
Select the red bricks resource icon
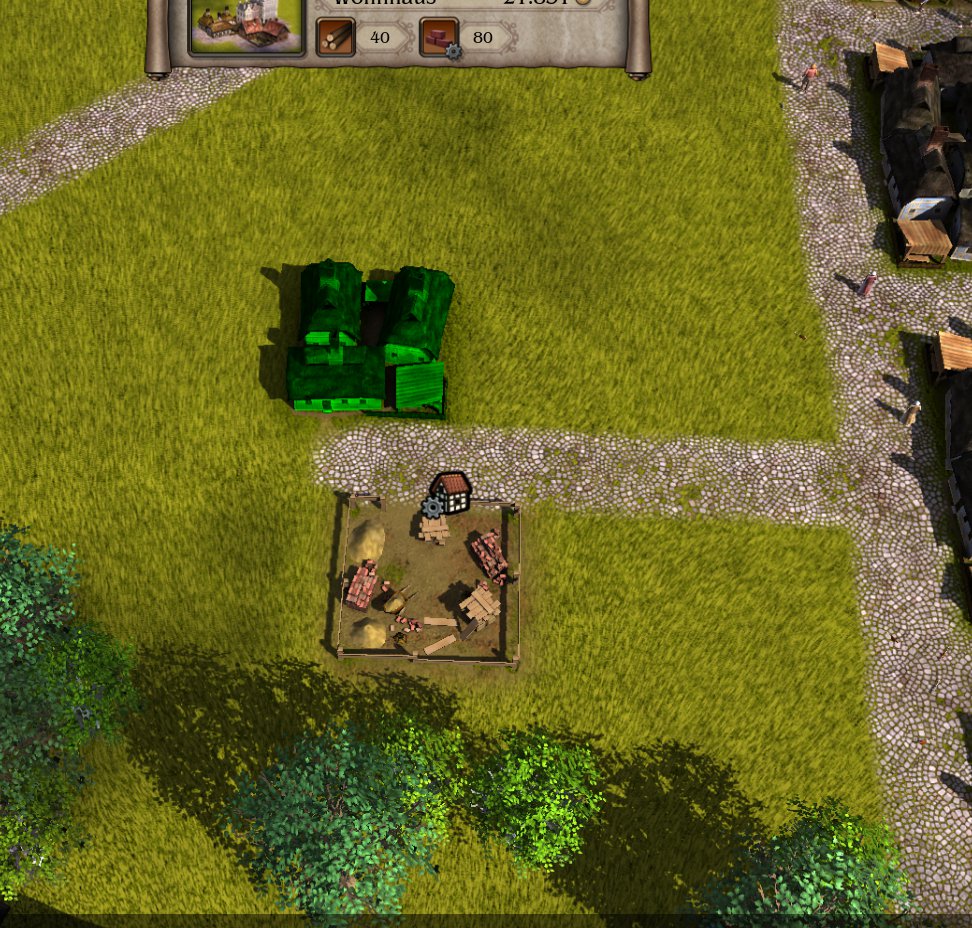point(439,38)
